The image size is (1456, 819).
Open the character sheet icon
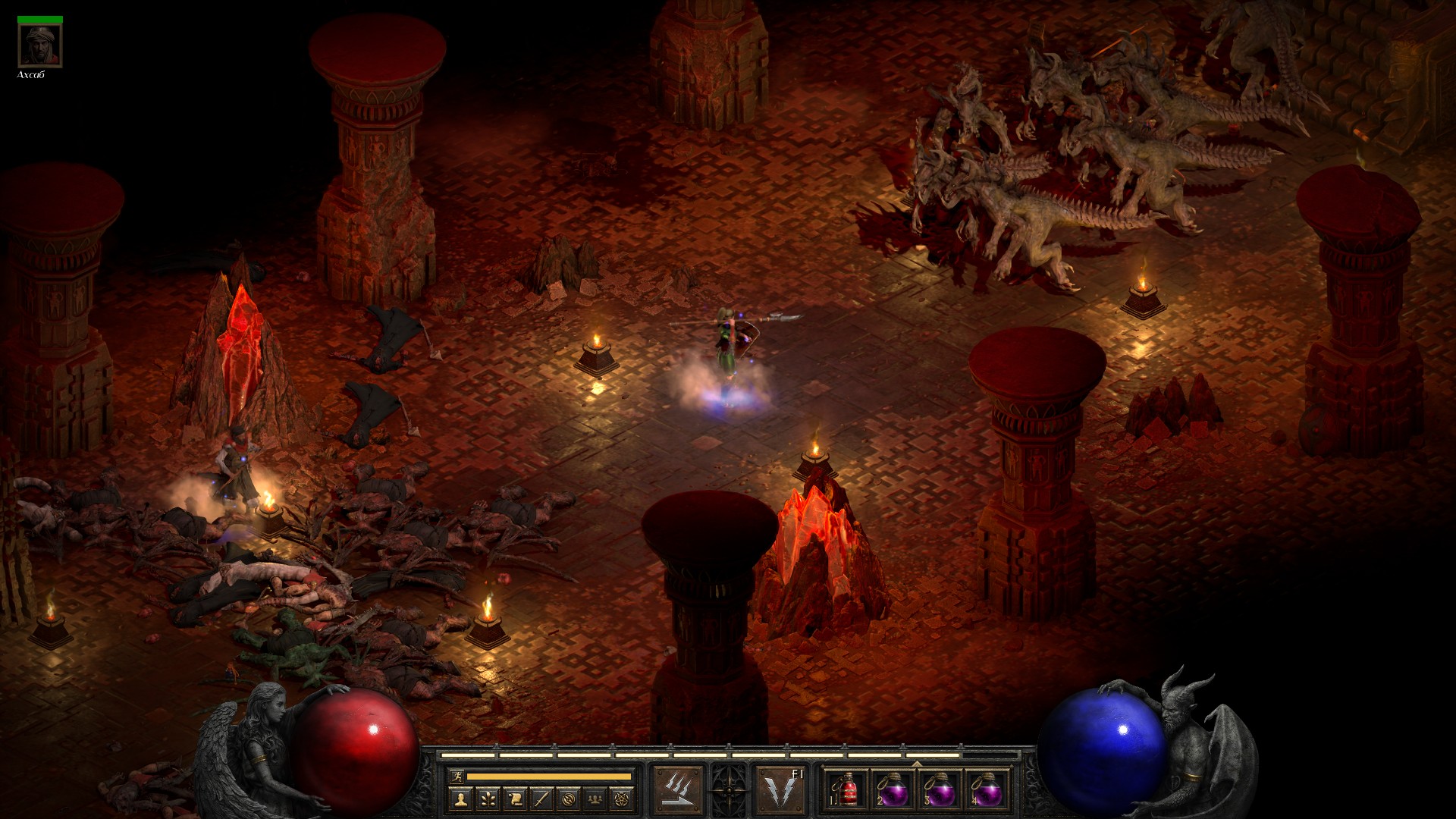click(460, 798)
